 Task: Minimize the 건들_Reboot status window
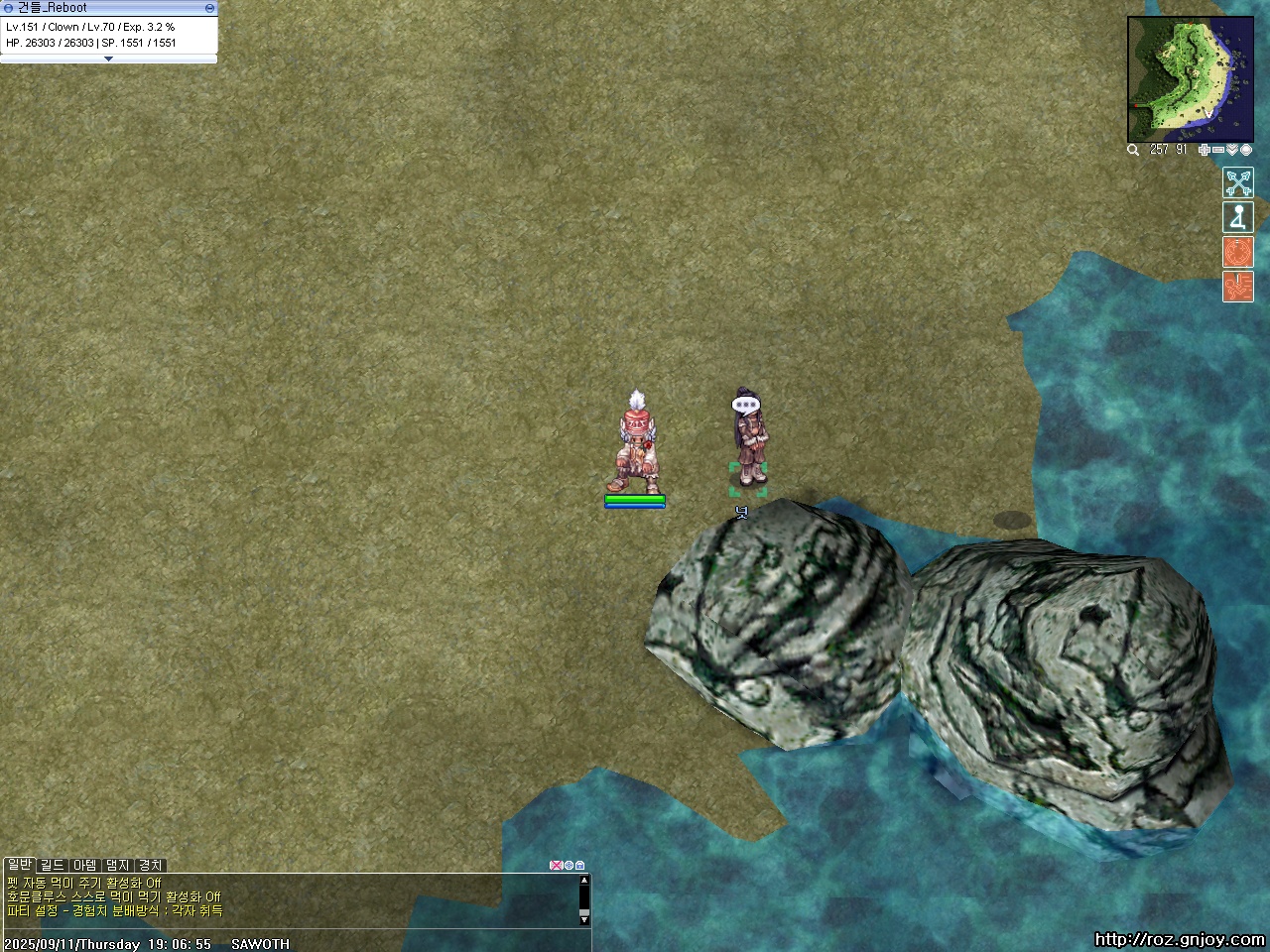pyautogui.click(x=209, y=7)
